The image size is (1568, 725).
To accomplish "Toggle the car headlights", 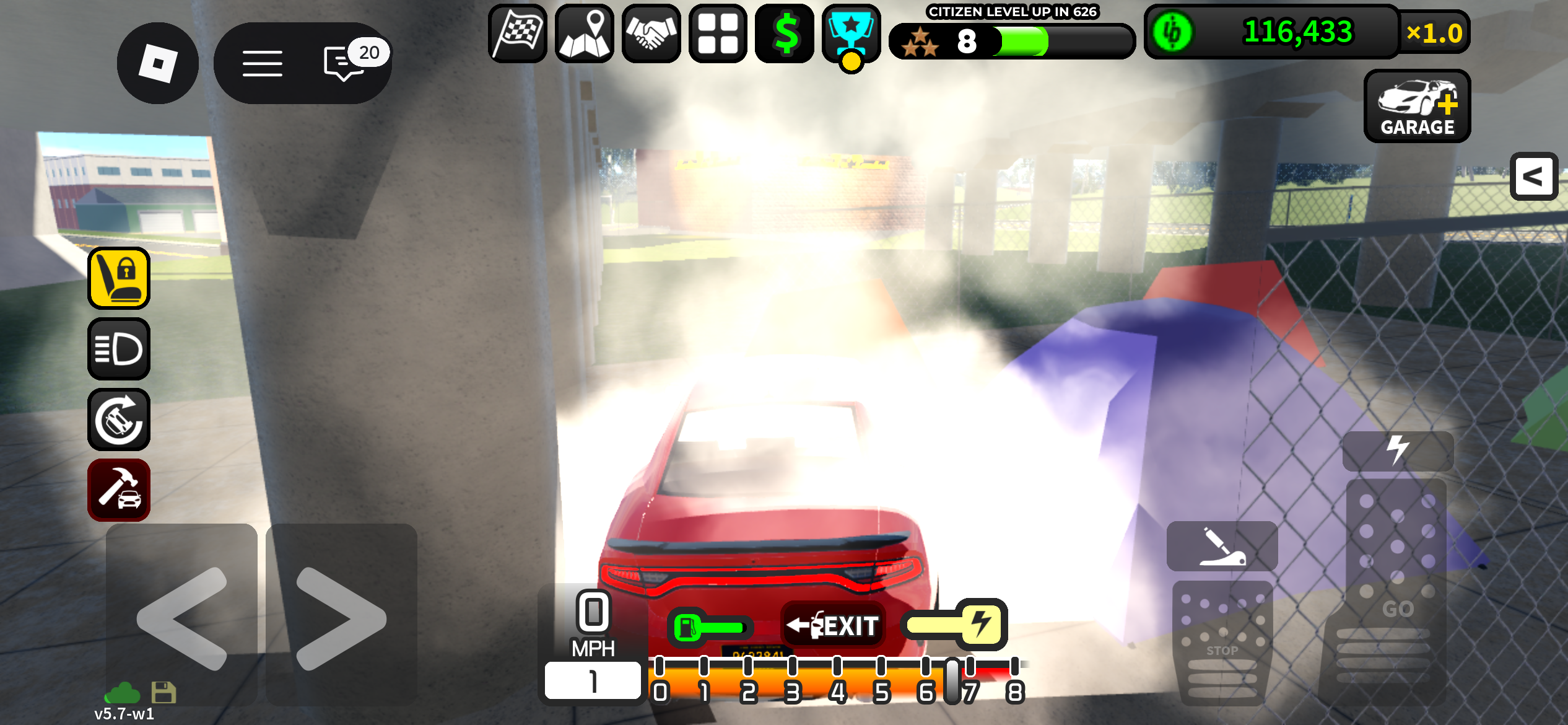I will pos(119,349).
